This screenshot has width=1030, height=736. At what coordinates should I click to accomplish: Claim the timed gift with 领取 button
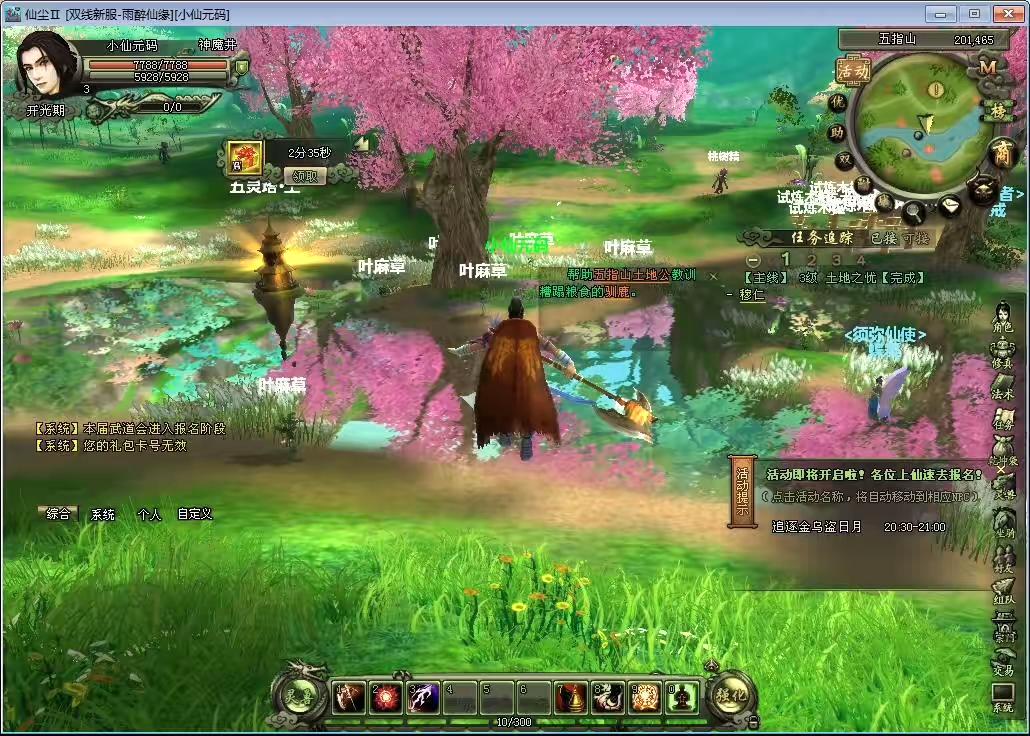coord(309,176)
